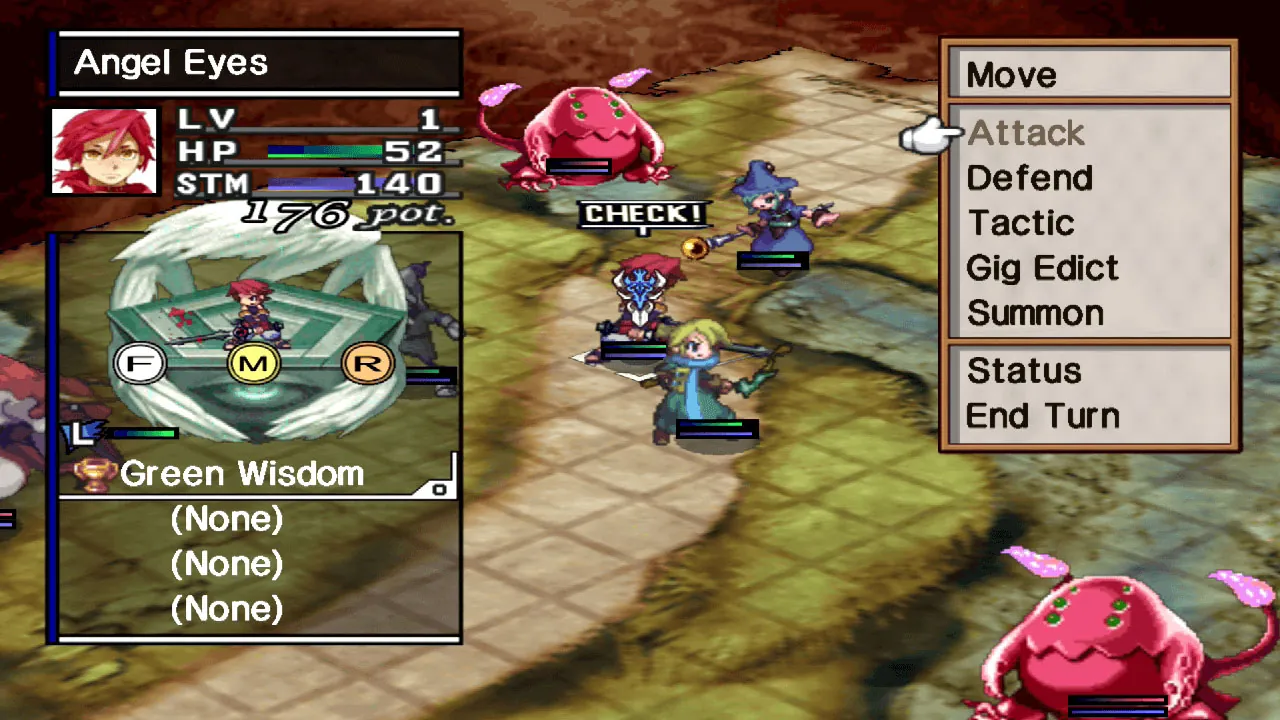Click the Angel Eyes name banner
The height and width of the screenshot is (720, 1280).
pyautogui.click(x=171, y=62)
